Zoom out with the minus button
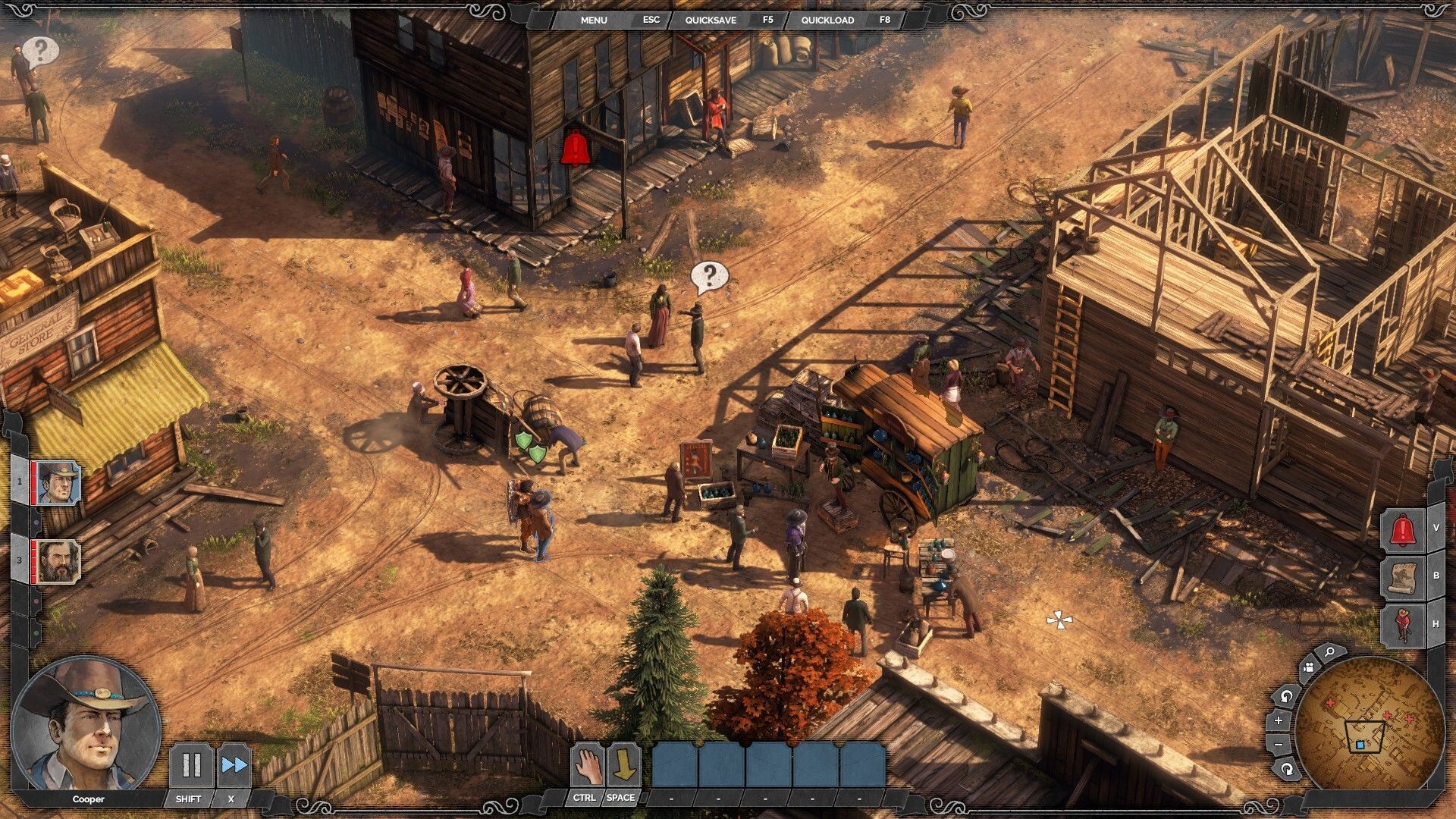The width and height of the screenshot is (1456, 819). coord(1279,745)
